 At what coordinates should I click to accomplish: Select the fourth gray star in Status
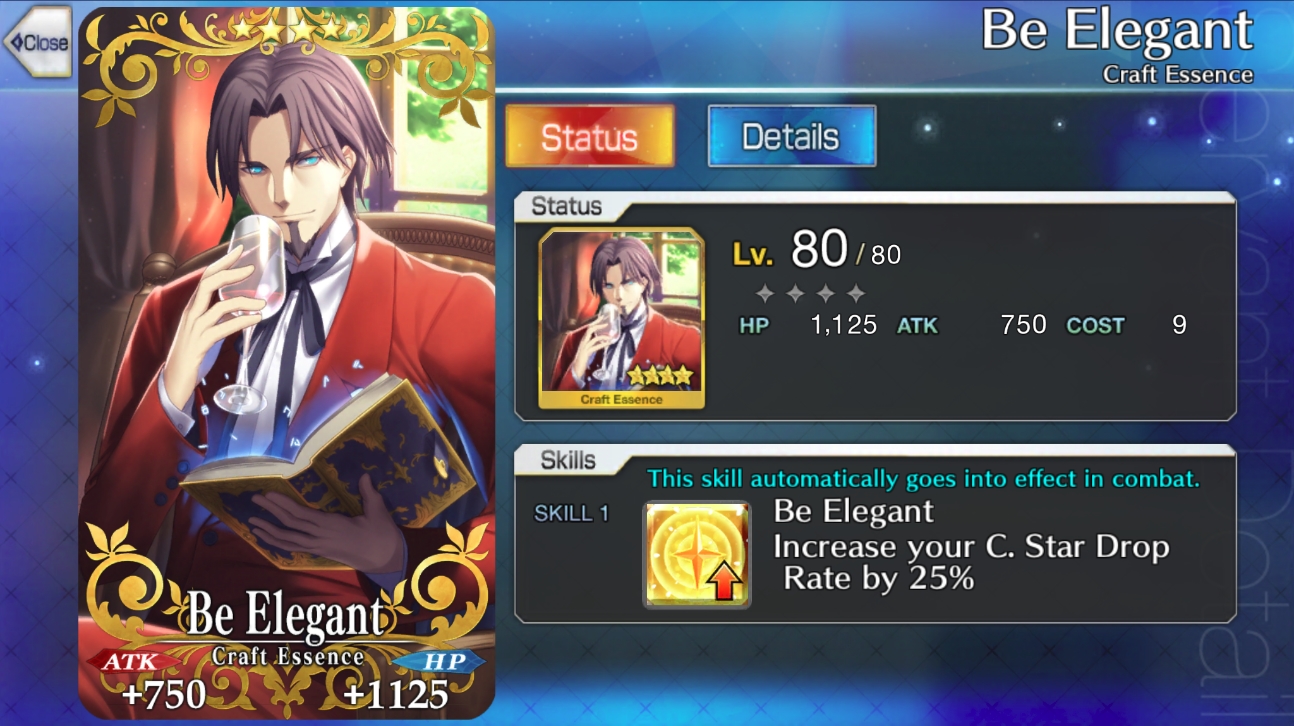pos(855,294)
